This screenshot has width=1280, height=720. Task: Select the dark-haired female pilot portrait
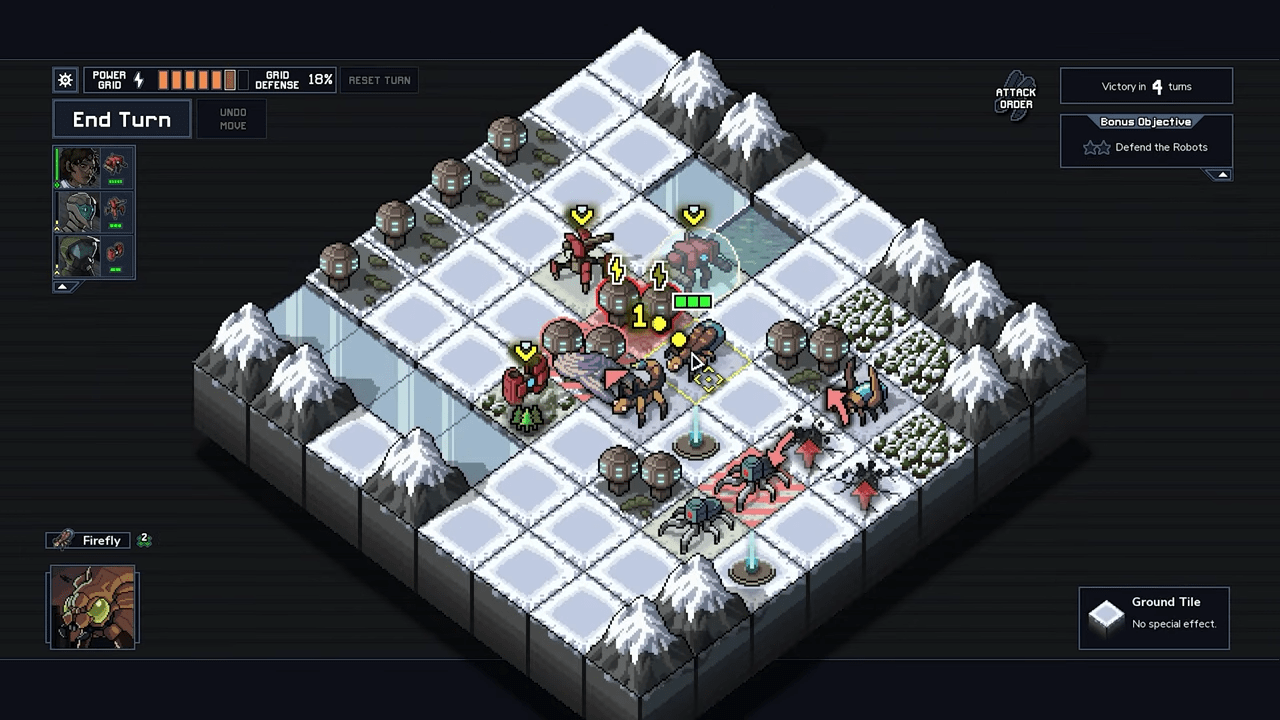click(x=78, y=168)
